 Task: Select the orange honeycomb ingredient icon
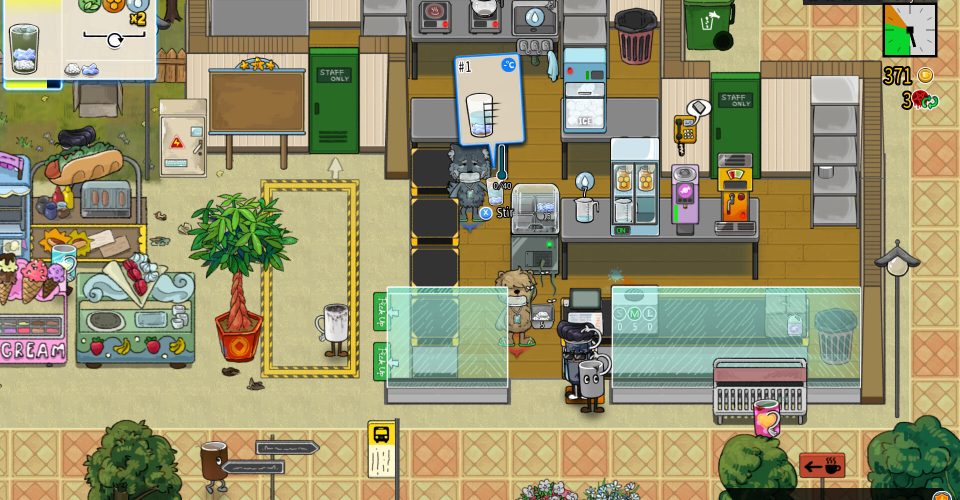point(113,4)
